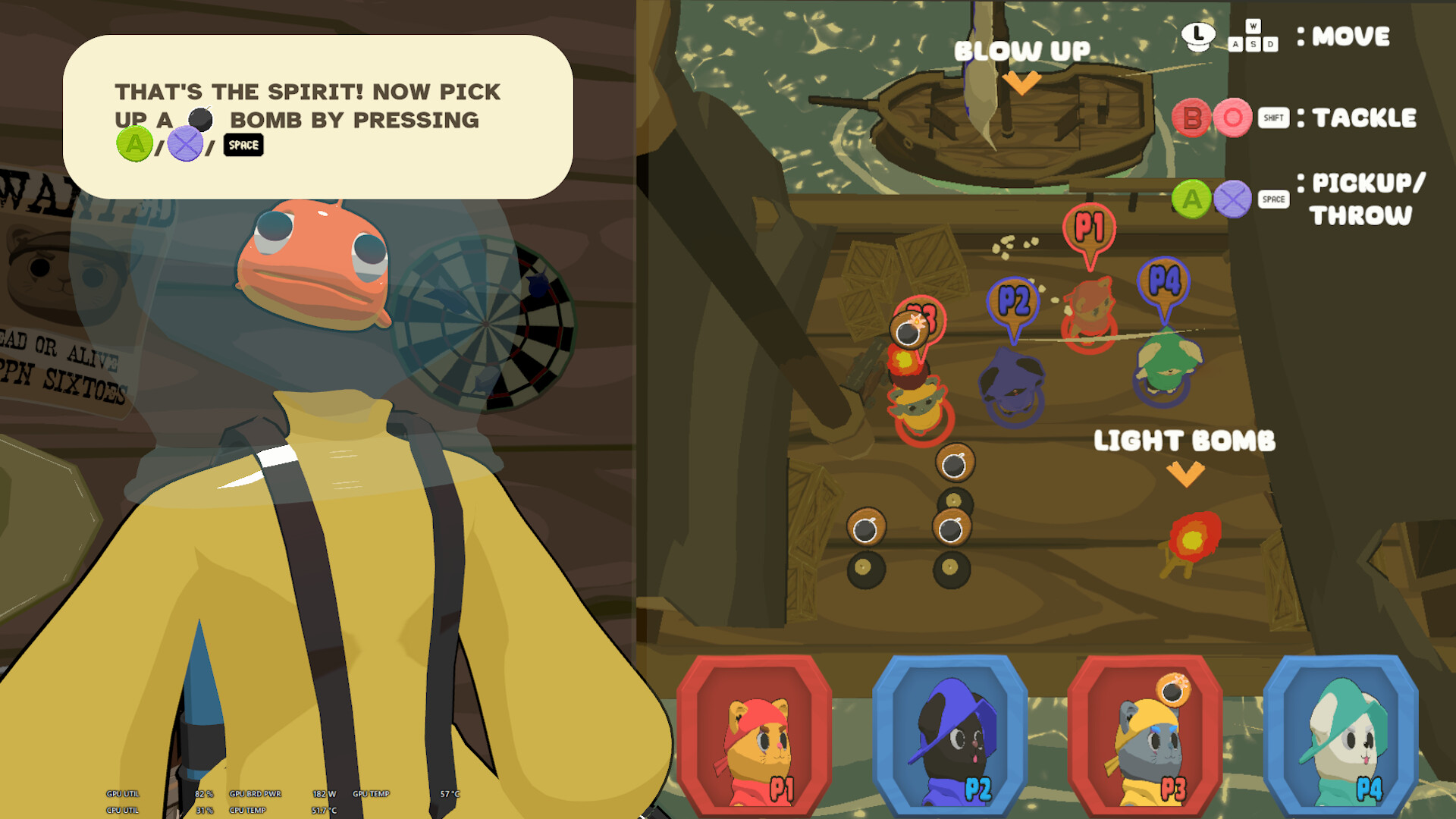This screenshot has width=1456, height=819.
Task: Select the red B button icon for TACKLE
Action: coord(1191,118)
